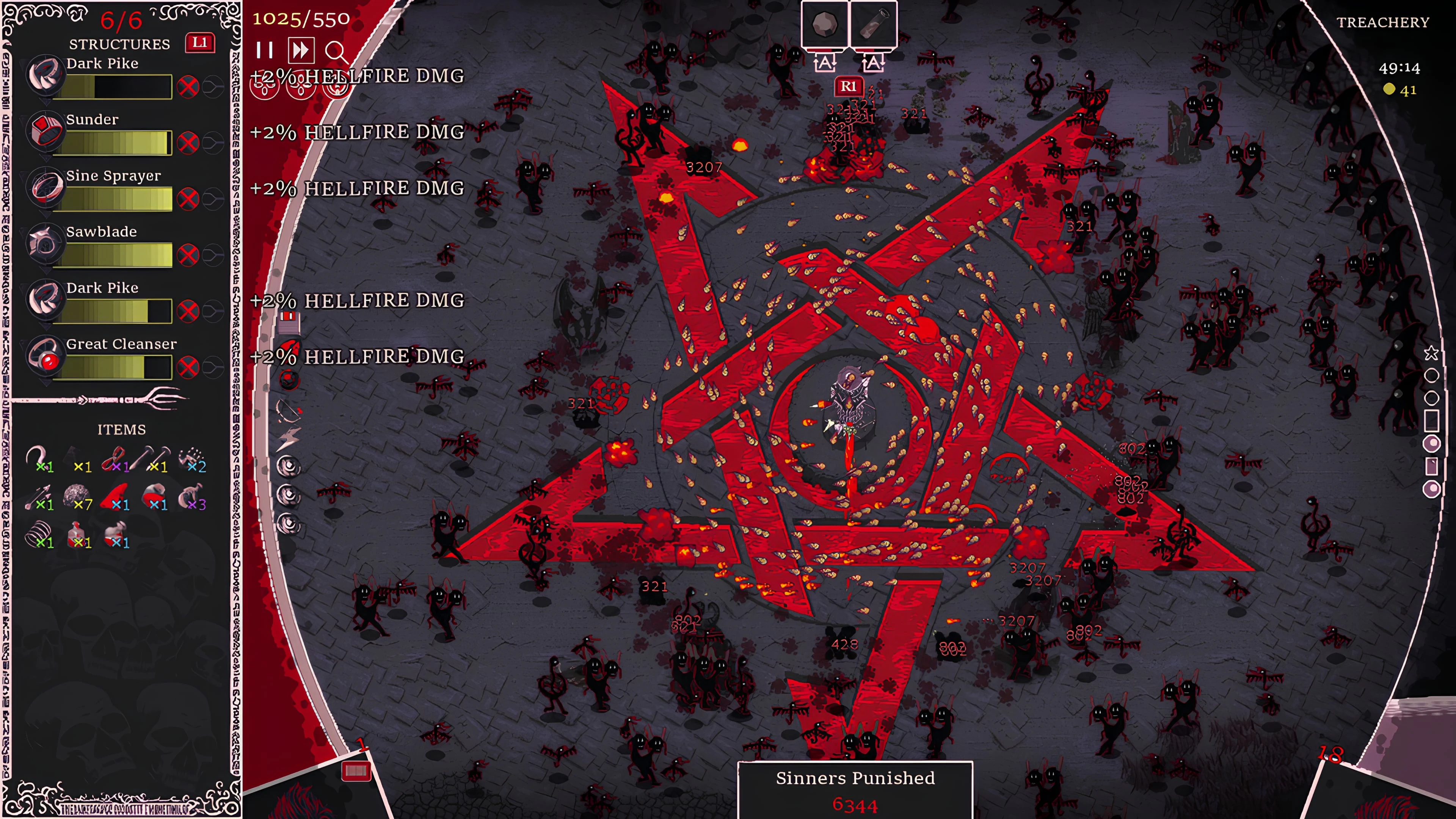Select the Sawblade structure ring
This screenshot has width=1456, height=819.
click(44, 243)
